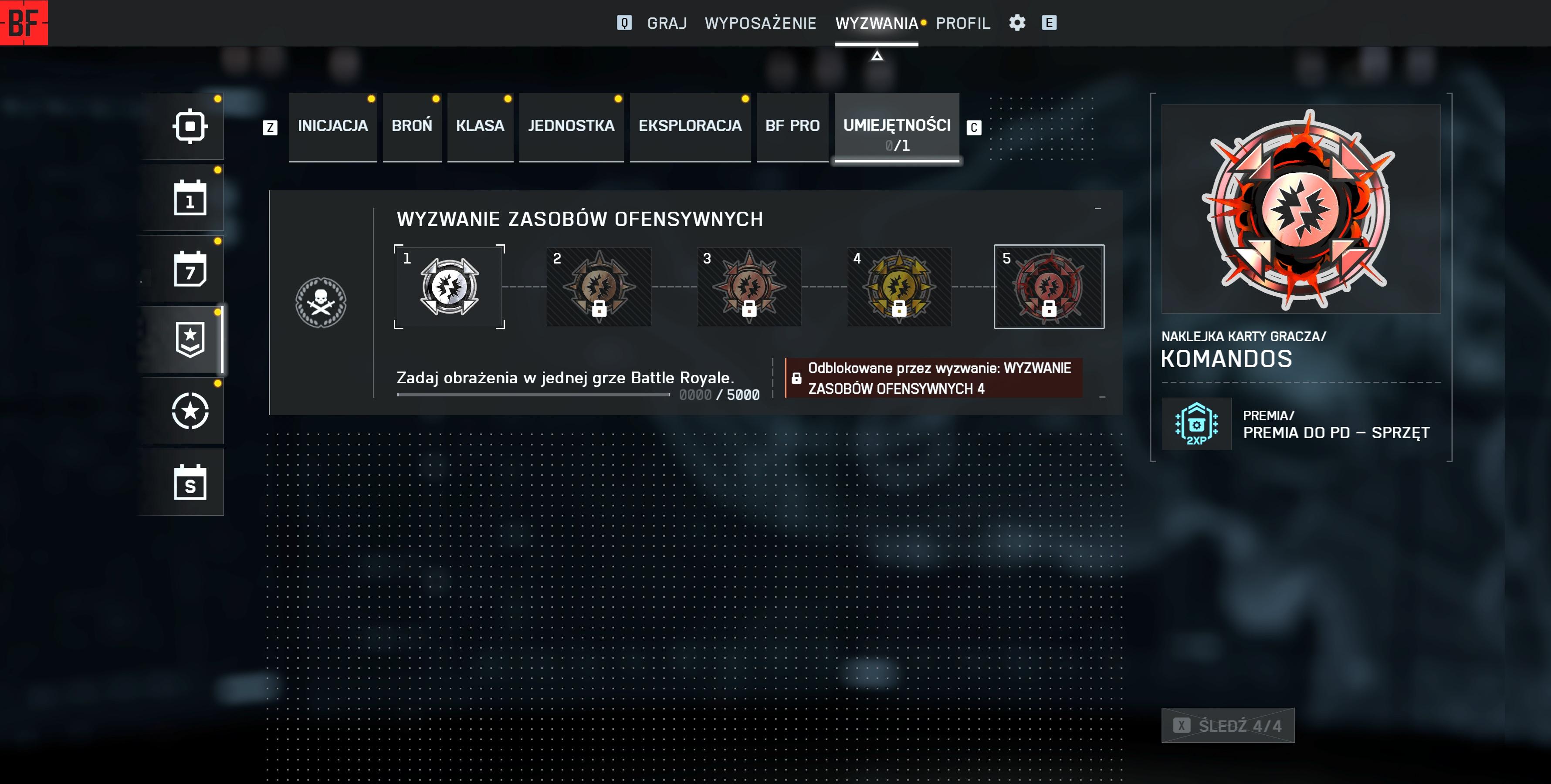
Task: Switch to the INICJACJA tab
Action: 332,126
